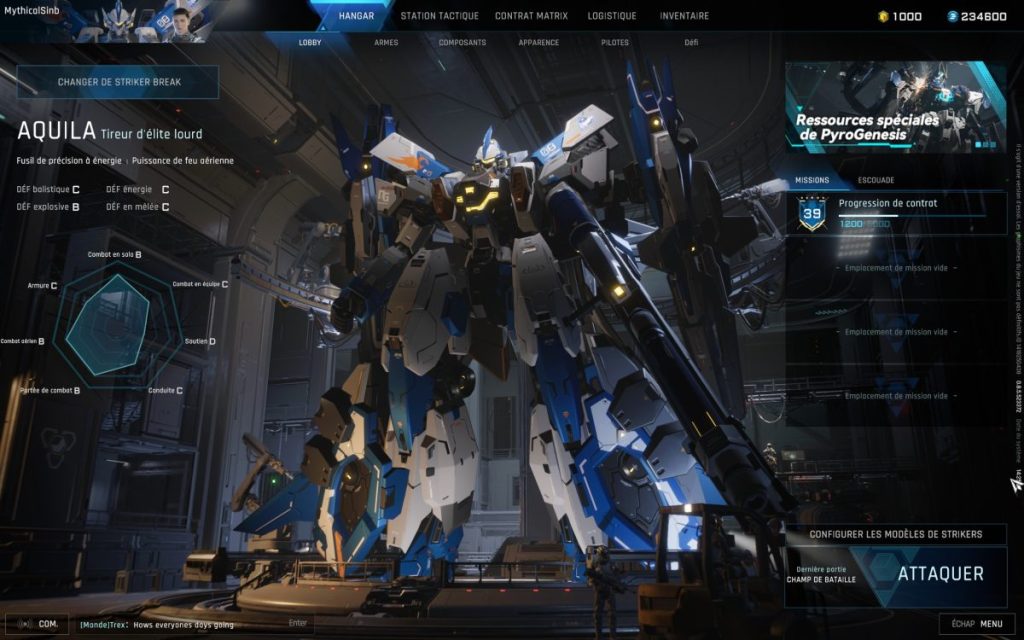Open the PyroGenesis special resources banner
This screenshot has width=1024, height=640.
pos(895,107)
